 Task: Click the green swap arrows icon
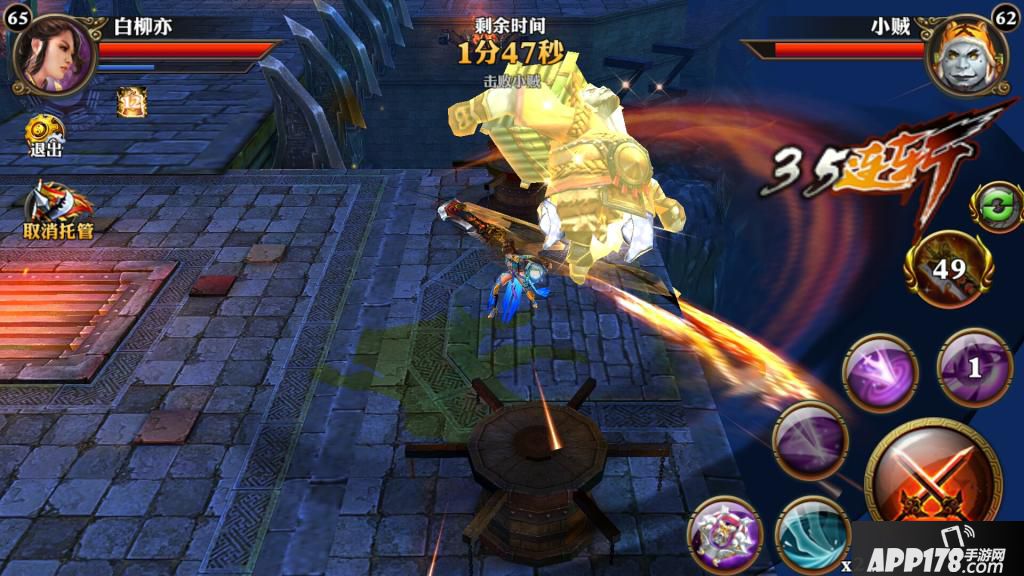[x=995, y=207]
